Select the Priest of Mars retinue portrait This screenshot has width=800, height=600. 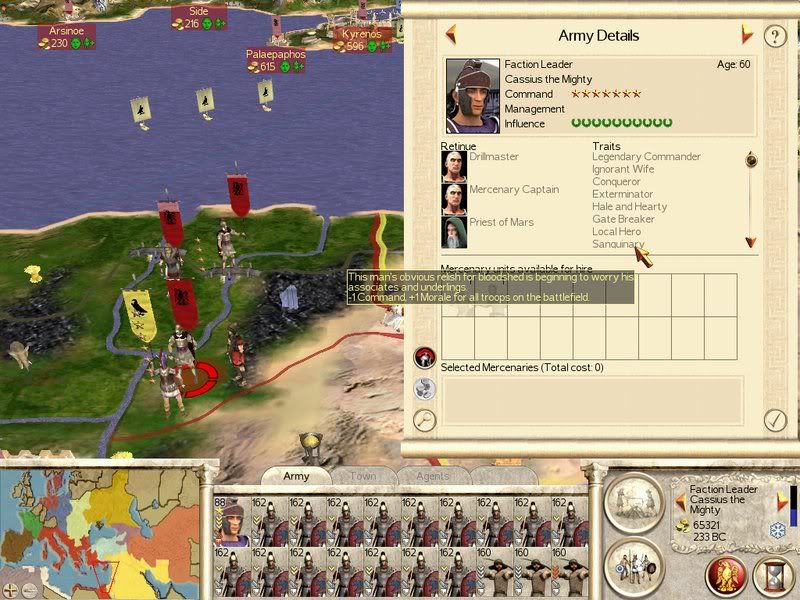[x=454, y=232]
